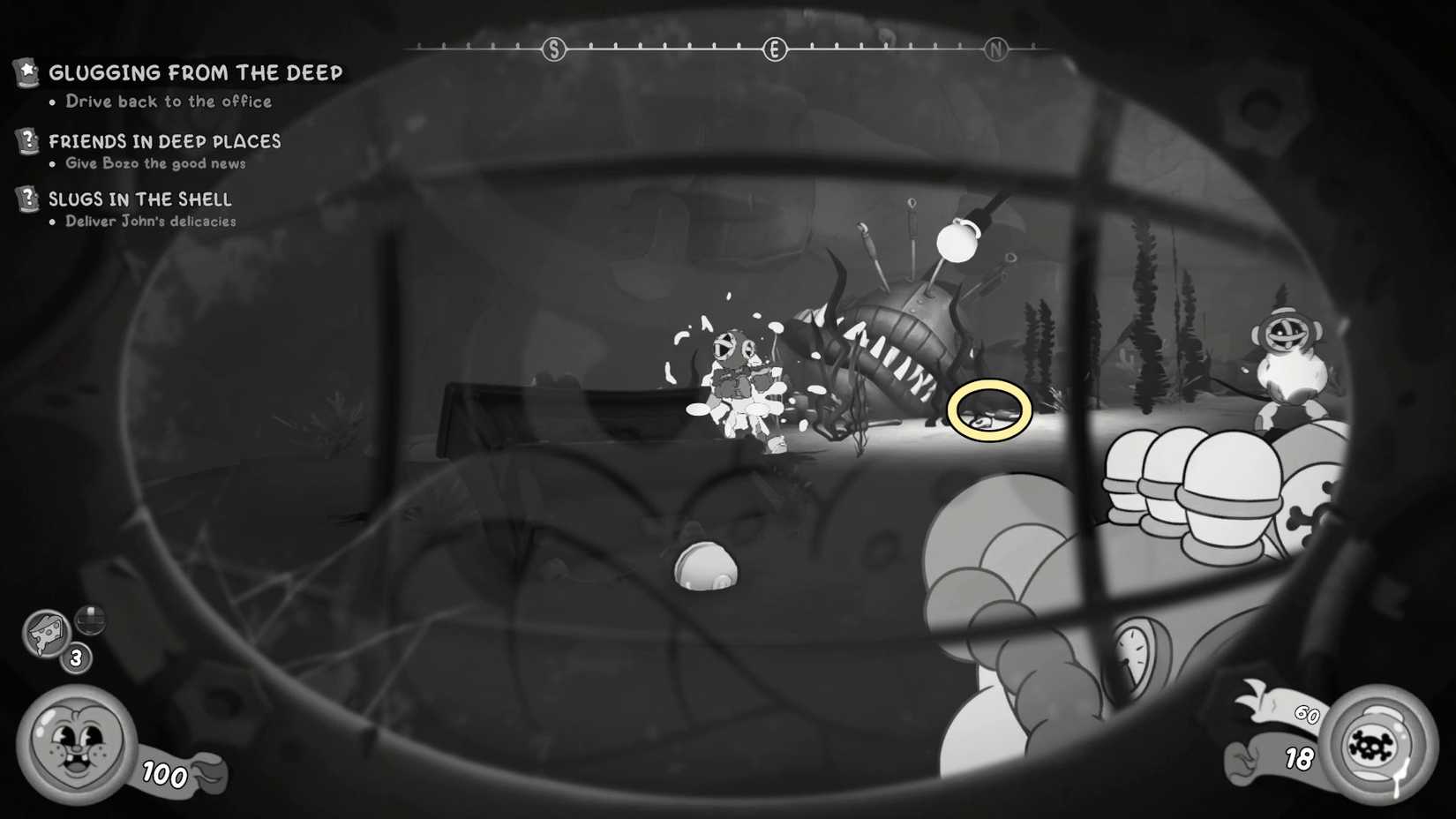This screenshot has width=1456, height=819.
Task: Open the quest log heading Glugging from the Deep
Action: point(196,73)
